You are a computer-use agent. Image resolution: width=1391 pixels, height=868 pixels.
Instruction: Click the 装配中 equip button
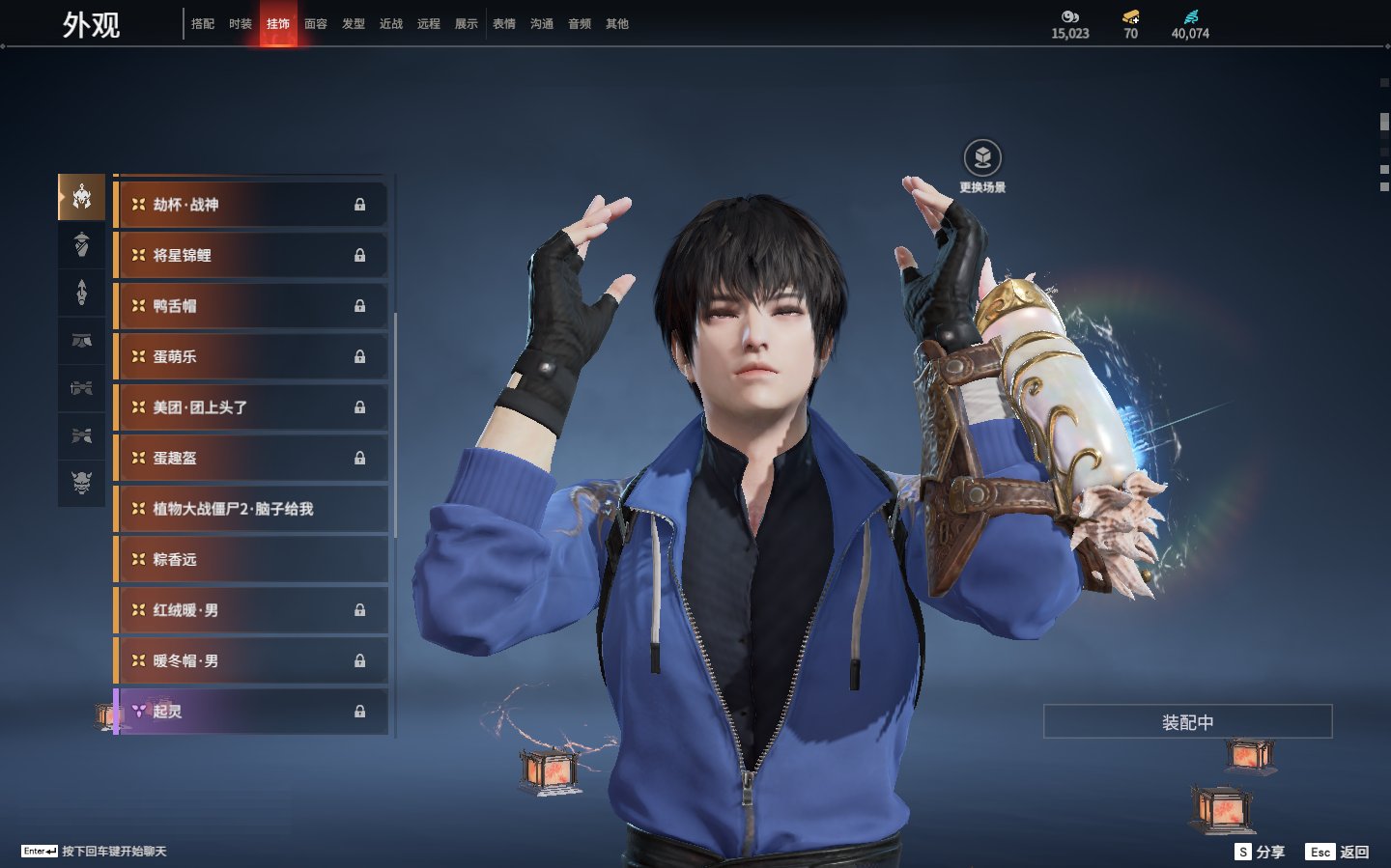click(x=1187, y=722)
